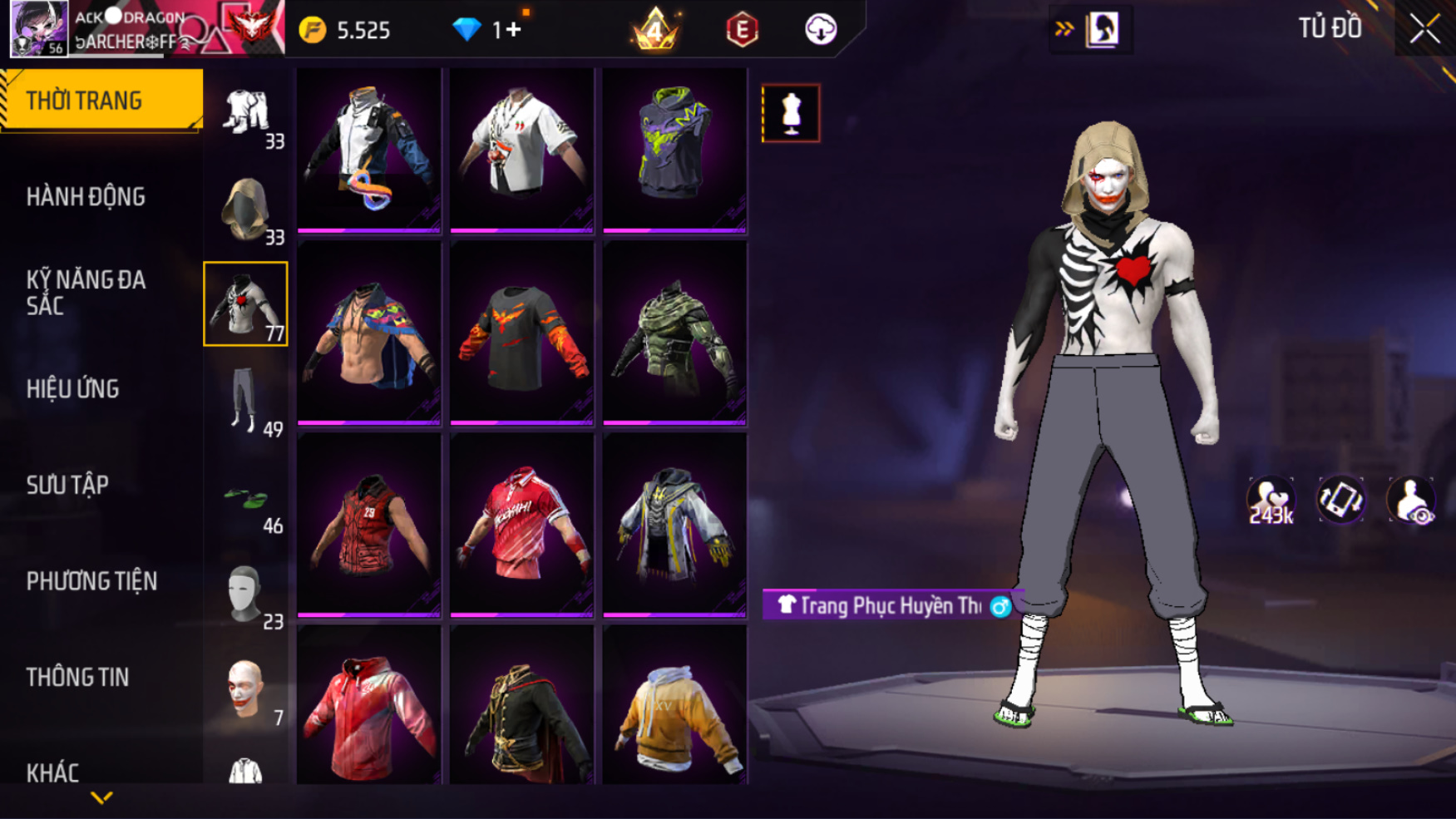Switch to the Phương Tiện section
Screen dimensions: 1456x819
coord(91,581)
